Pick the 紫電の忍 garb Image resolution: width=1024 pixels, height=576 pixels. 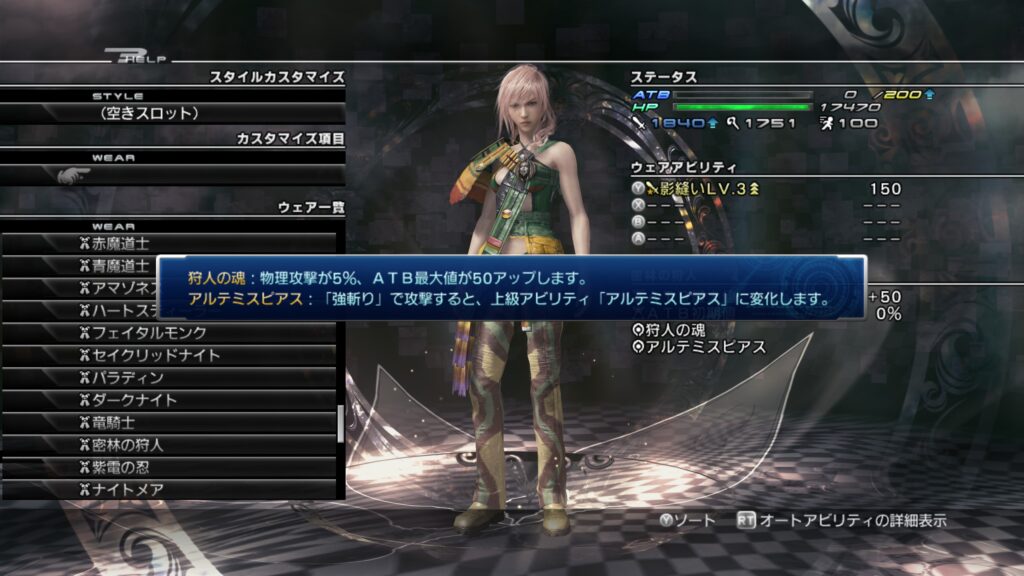click(170, 467)
